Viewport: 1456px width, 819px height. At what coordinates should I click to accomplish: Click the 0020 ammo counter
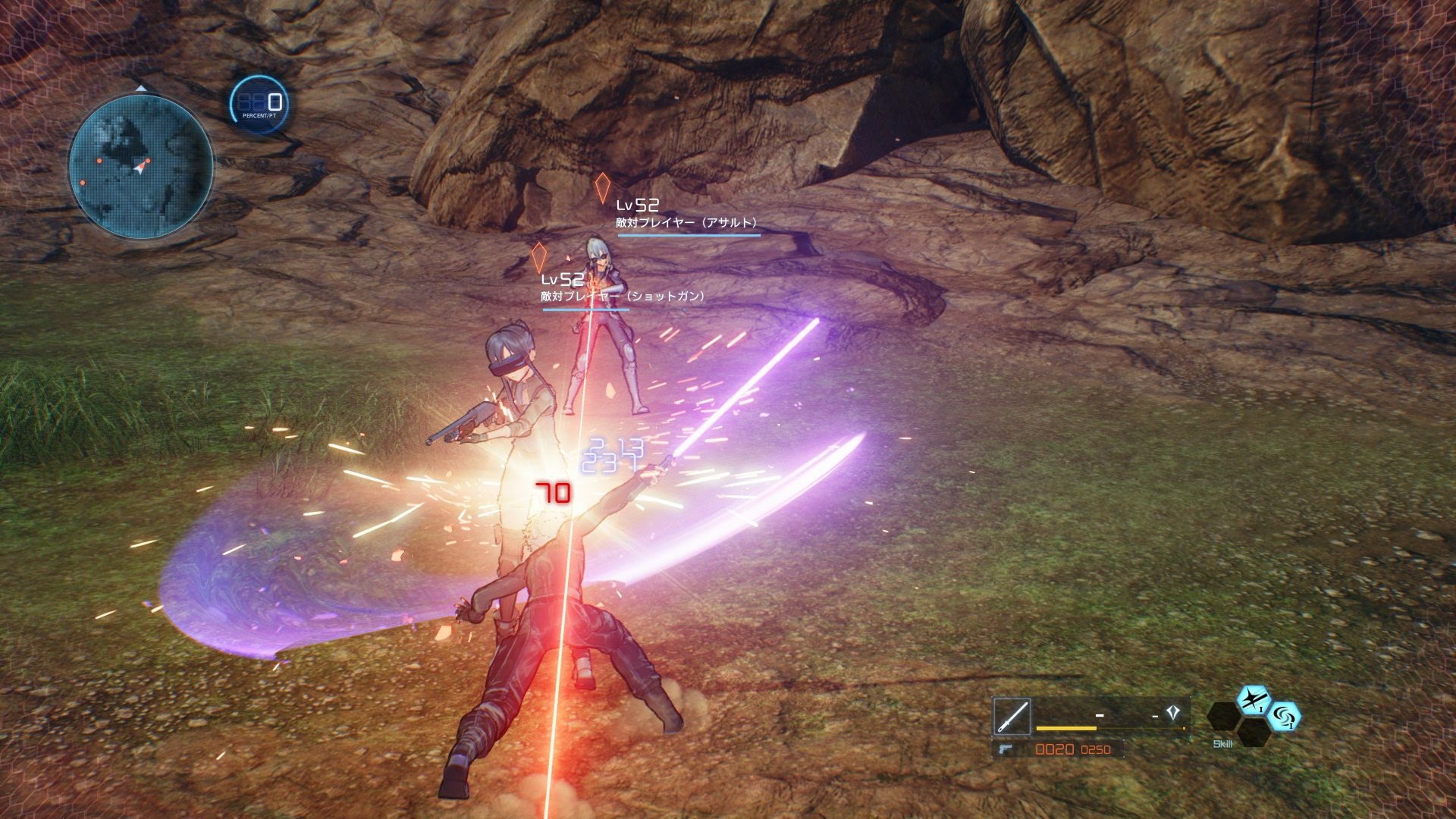click(1054, 751)
